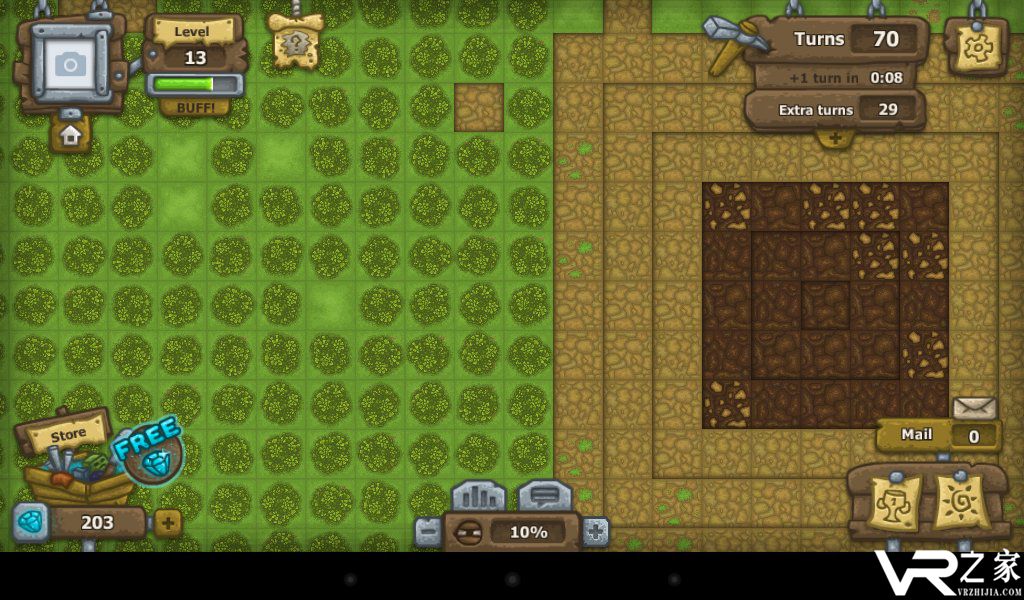Buy more diamonds with the plus button
This screenshot has width=1024, height=600.
pos(167,522)
